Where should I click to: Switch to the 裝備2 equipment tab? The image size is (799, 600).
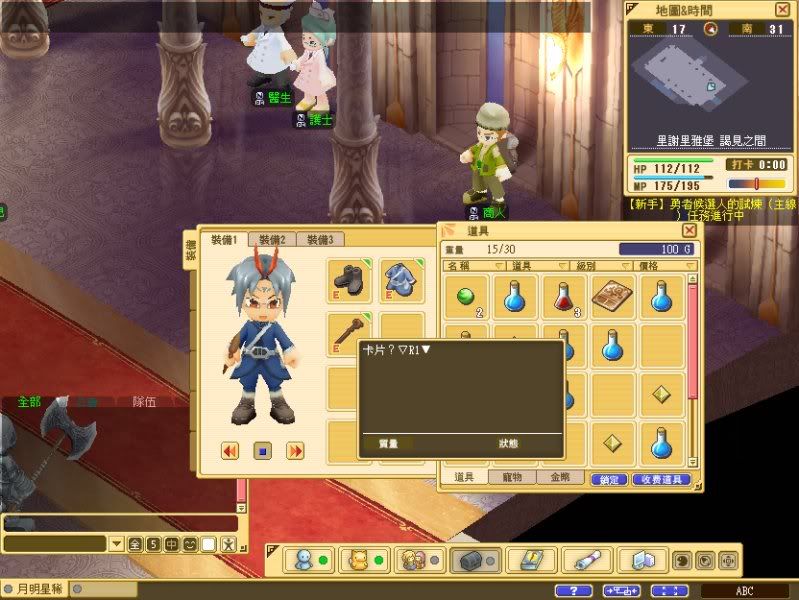pyautogui.click(x=272, y=240)
